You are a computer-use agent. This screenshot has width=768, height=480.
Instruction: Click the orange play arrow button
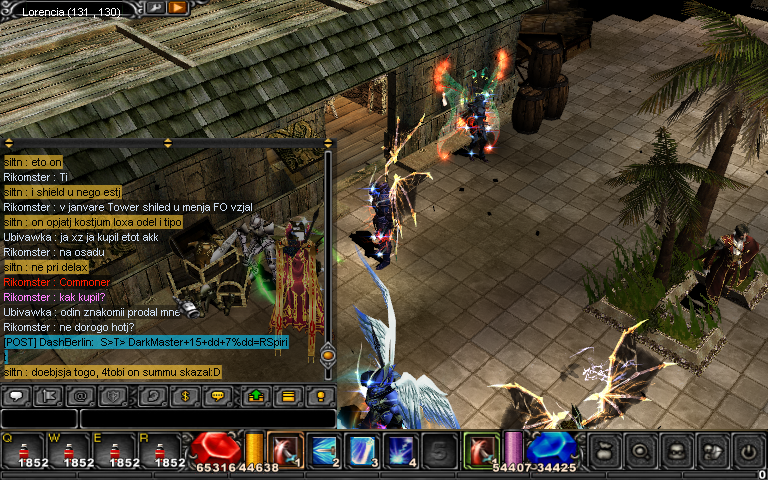(178, 7)
